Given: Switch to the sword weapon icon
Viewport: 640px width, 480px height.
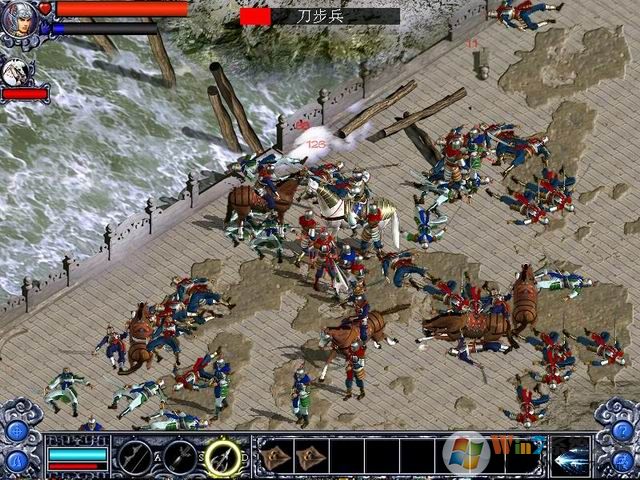Looking at the screenshot, I should [180, 457].
